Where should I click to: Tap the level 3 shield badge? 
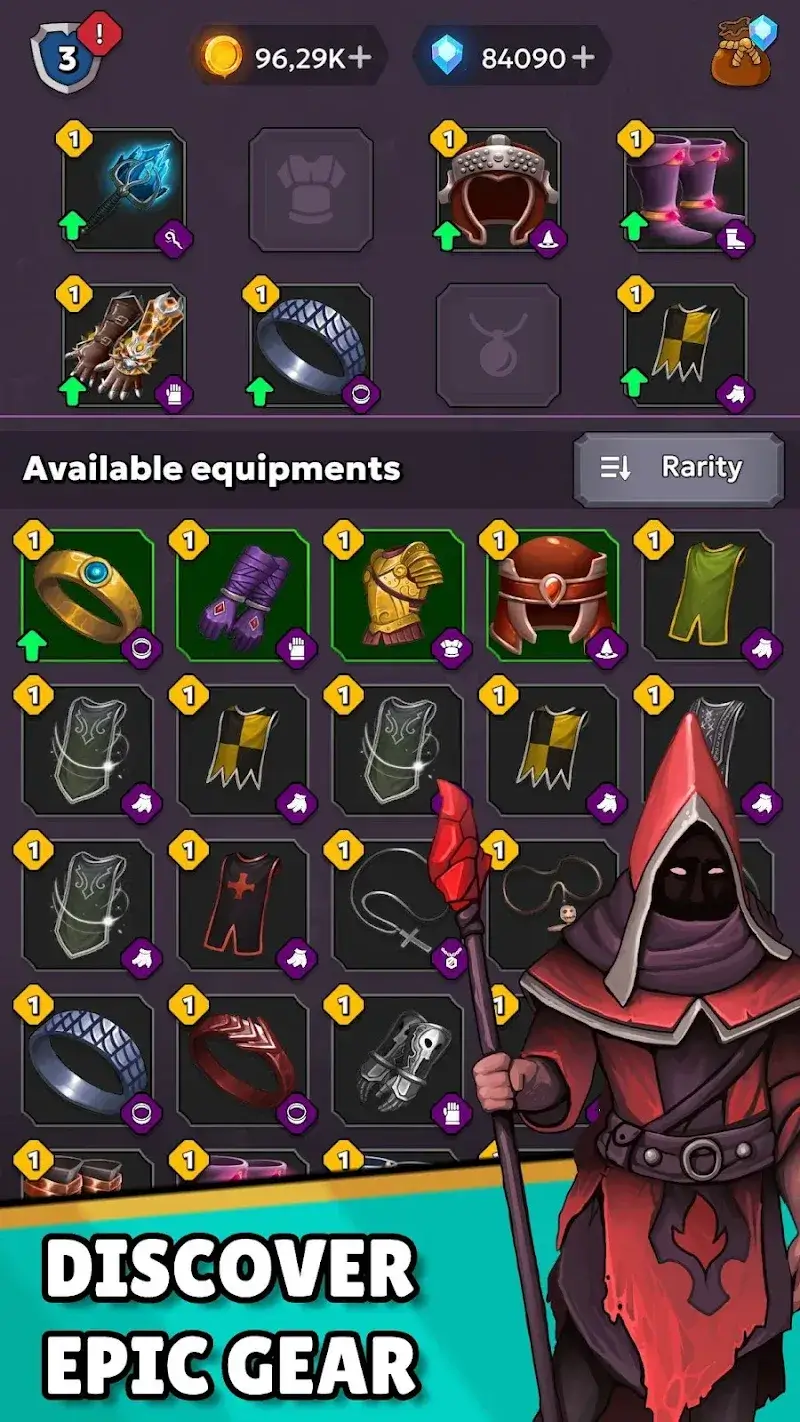(67, 57)
